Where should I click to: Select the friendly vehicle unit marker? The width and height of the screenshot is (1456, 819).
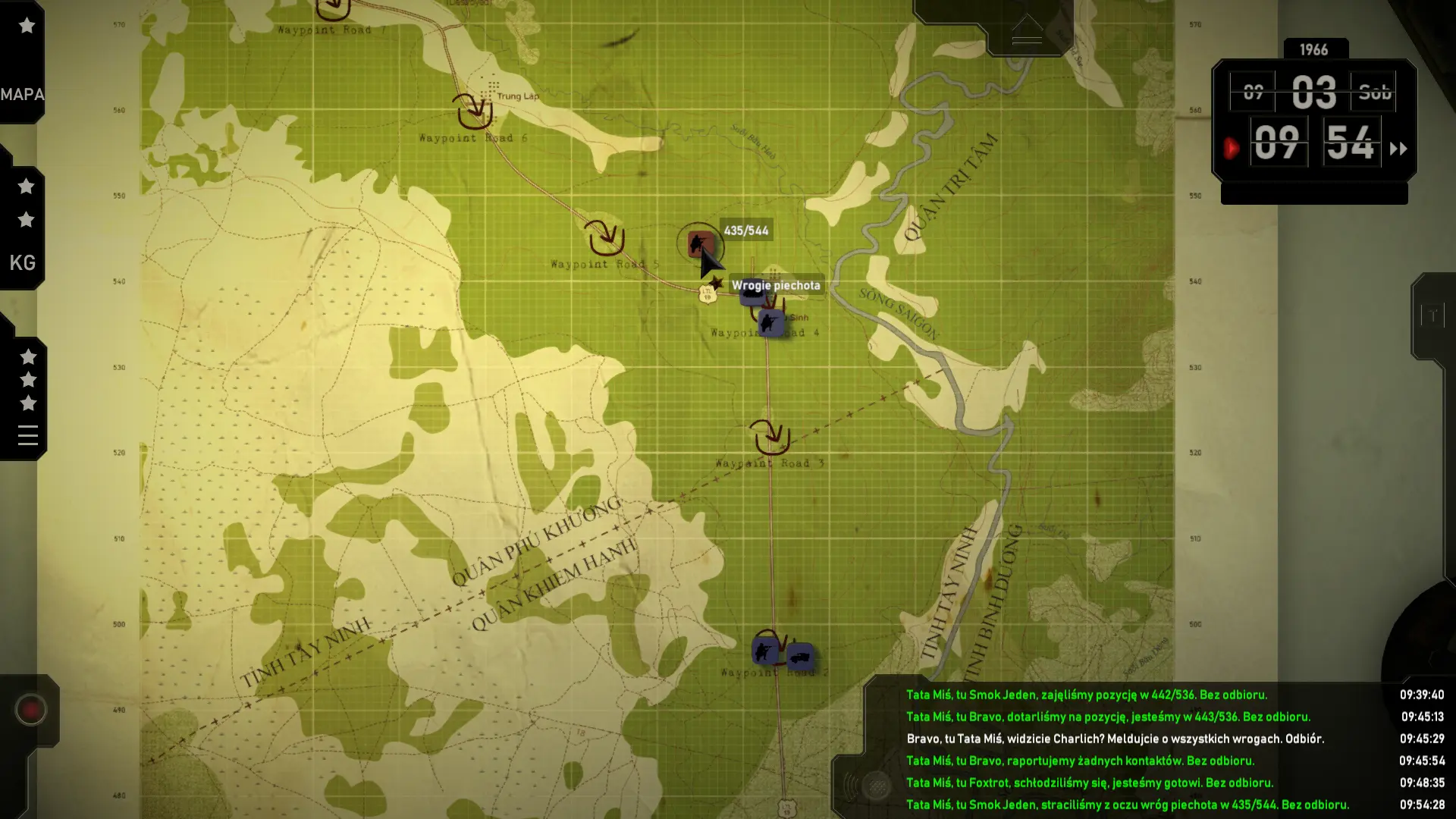800,656
